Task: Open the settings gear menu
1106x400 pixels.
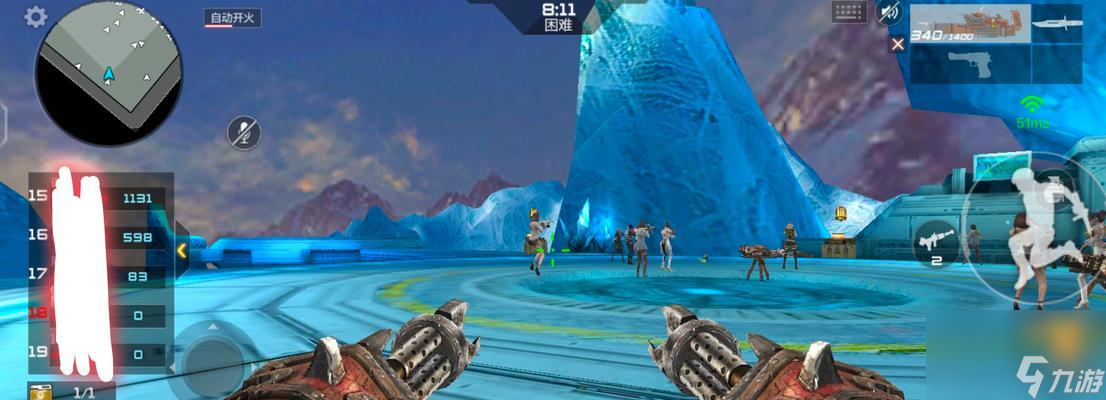Action: pos(36,16)
